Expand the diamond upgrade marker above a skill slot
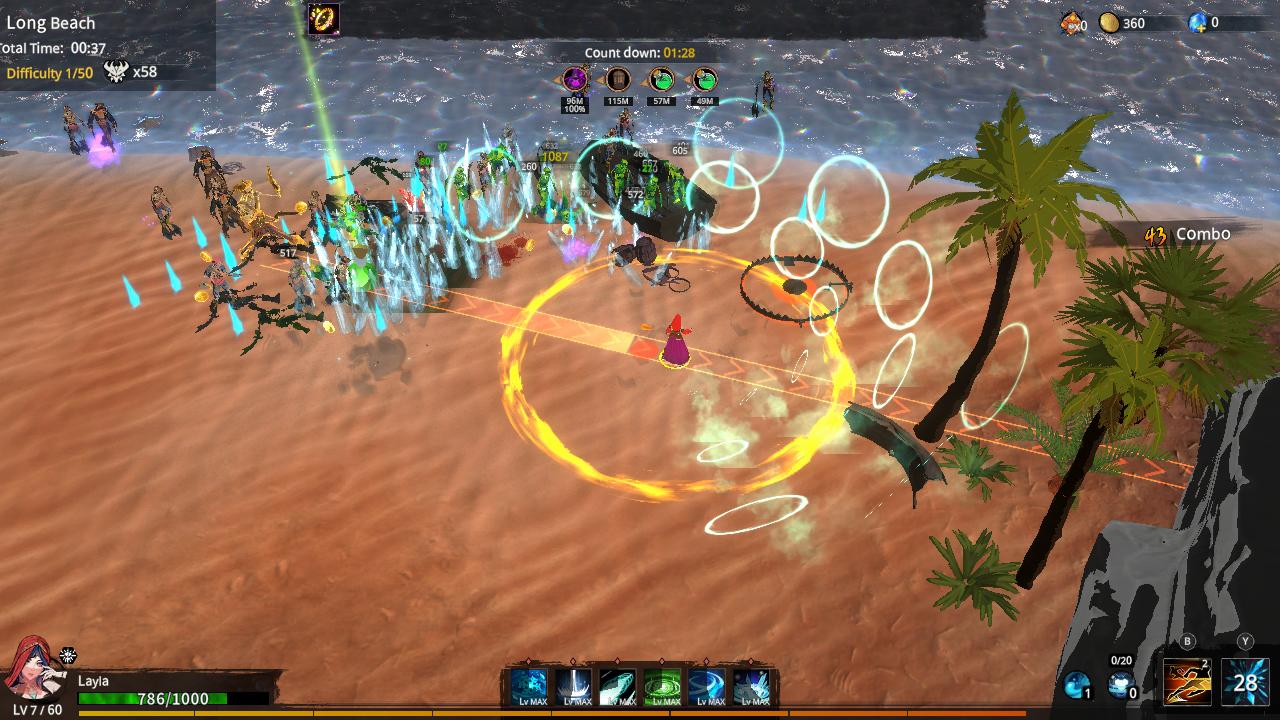This screenshot has height=720, width=1280. coord(527,662)
